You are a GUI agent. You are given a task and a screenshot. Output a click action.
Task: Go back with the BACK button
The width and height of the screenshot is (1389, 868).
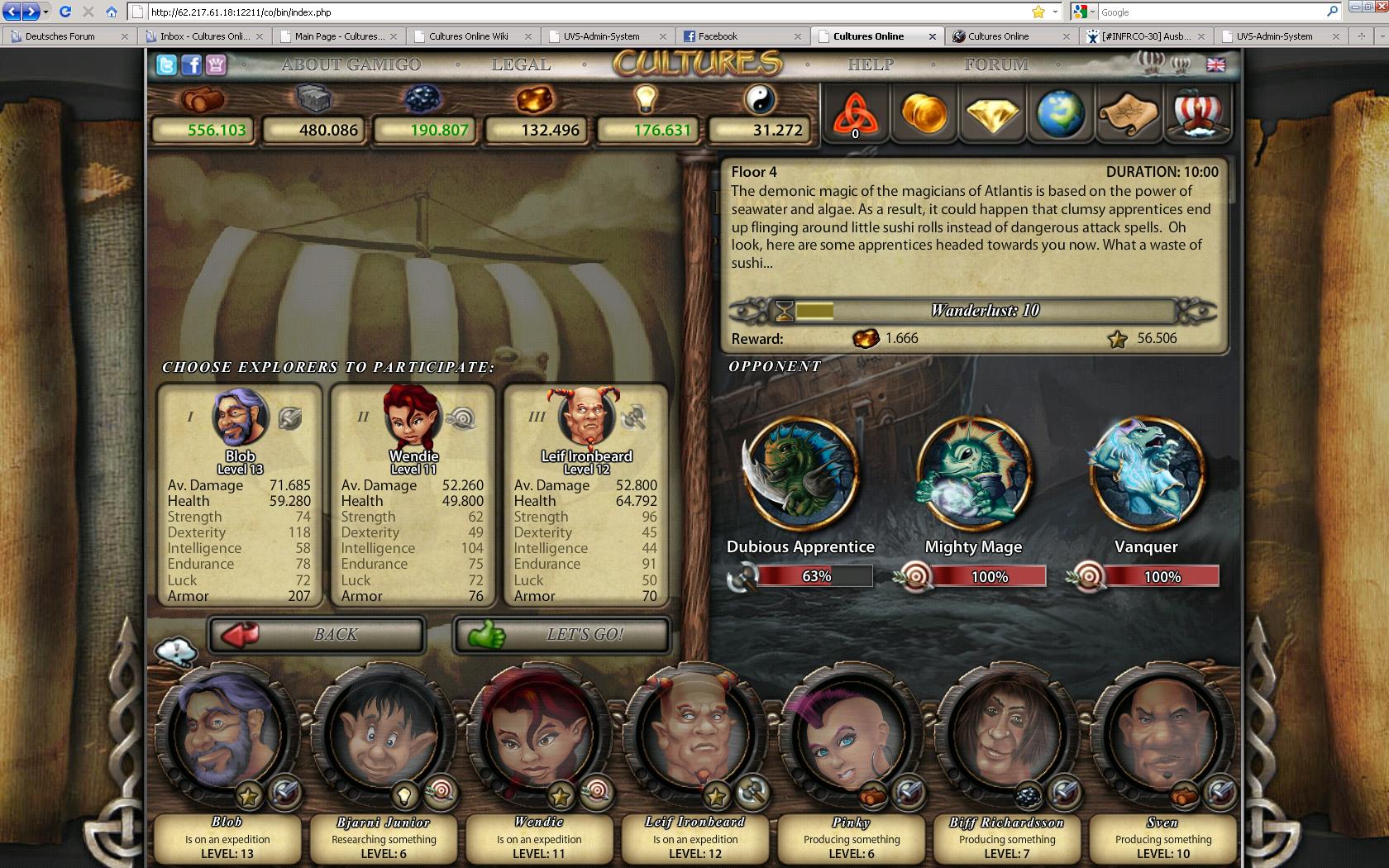pyautogui.click(x=317, y=635)
